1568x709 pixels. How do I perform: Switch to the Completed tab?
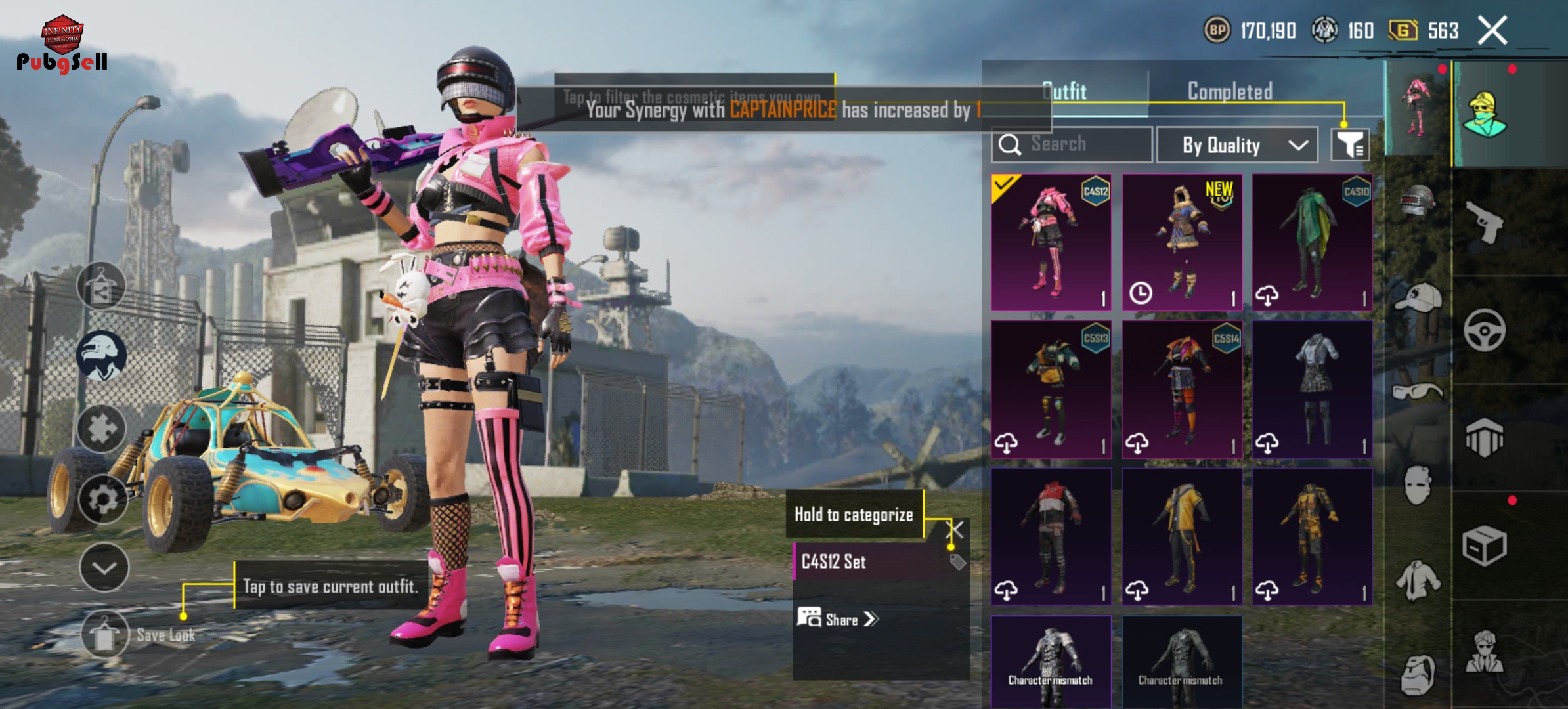pyautogui.click(x=1230, y=91)
